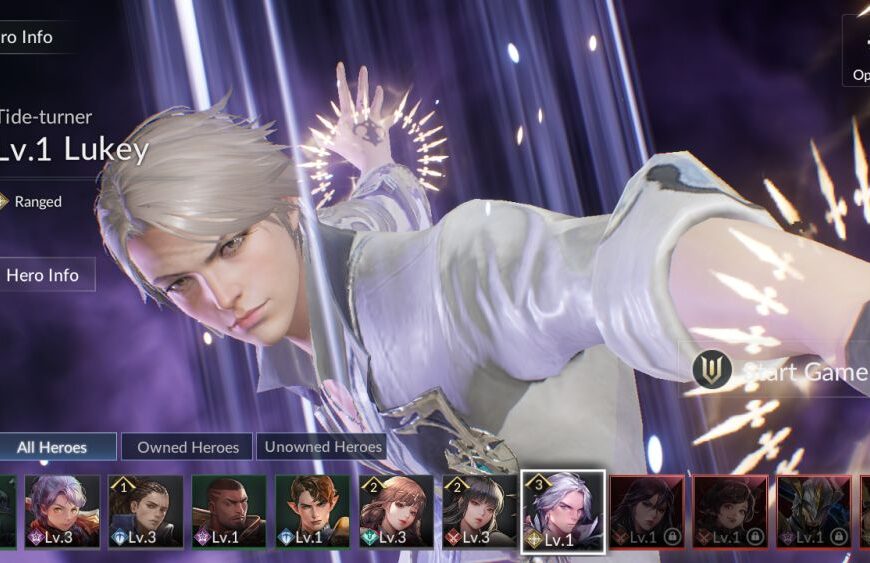Switch to the Unowned Heroes tab
This screenshot has height=563, width=870.
pyautogui.click(x=323, y=447)
